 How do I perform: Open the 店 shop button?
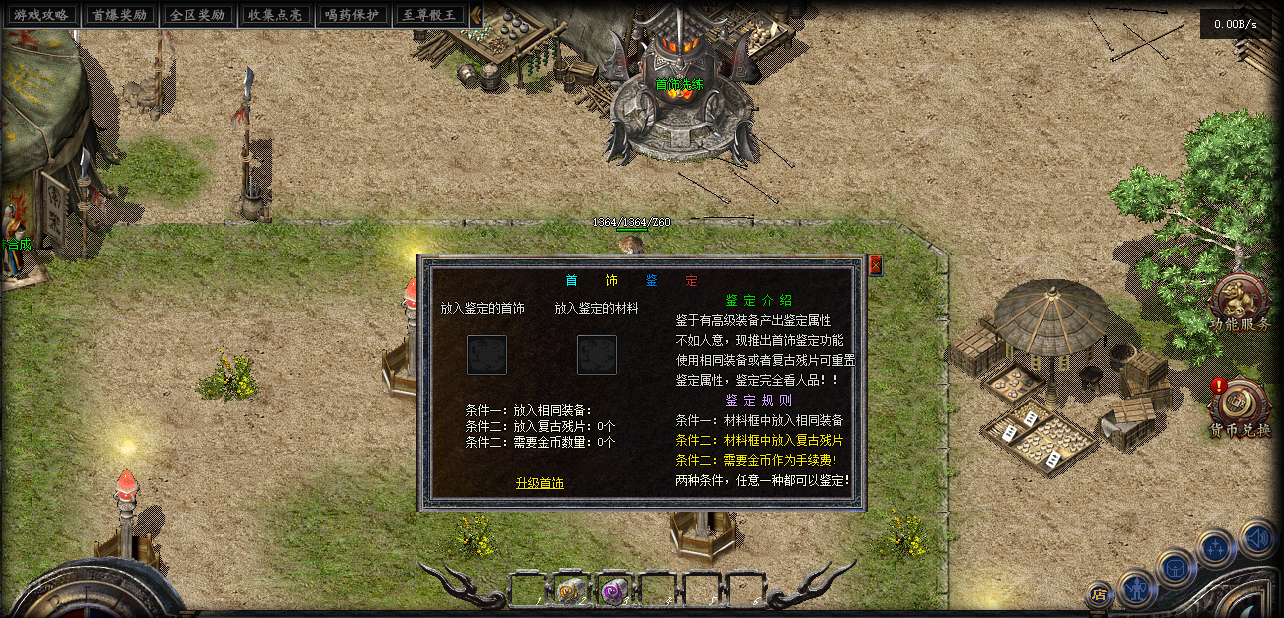[1100, 594]
